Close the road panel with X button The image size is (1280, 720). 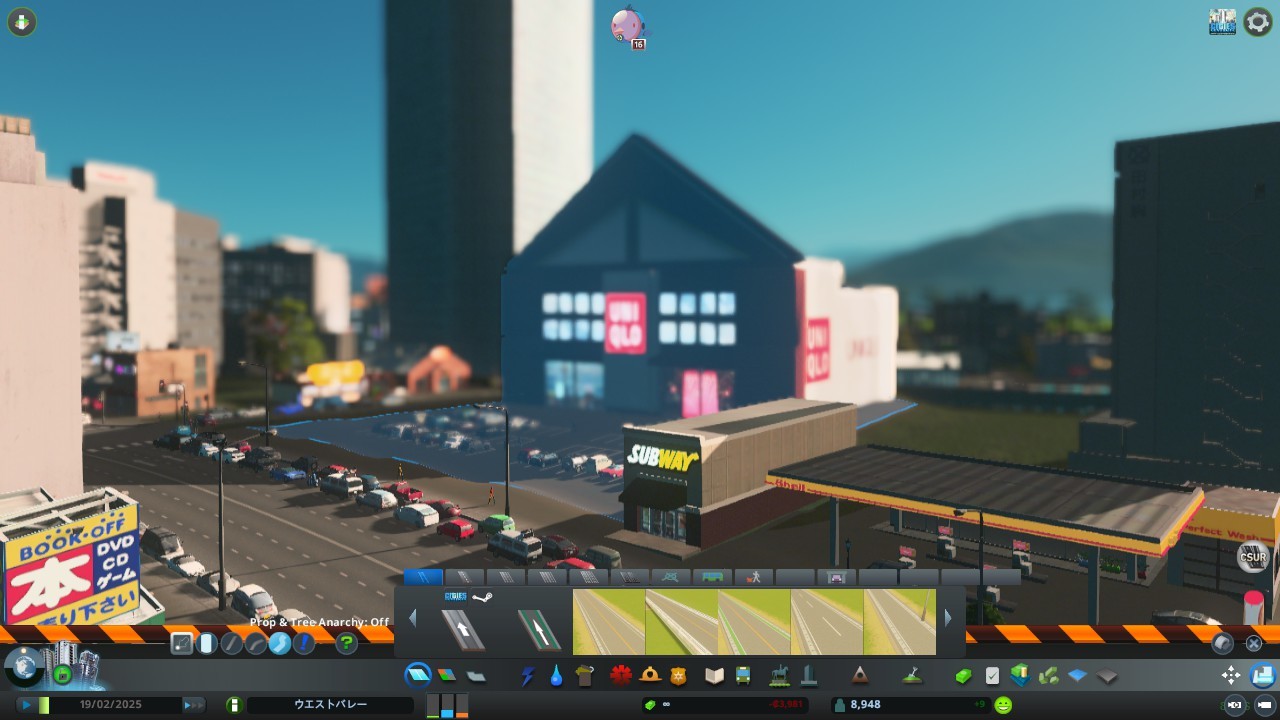[x=1253, y=643]
